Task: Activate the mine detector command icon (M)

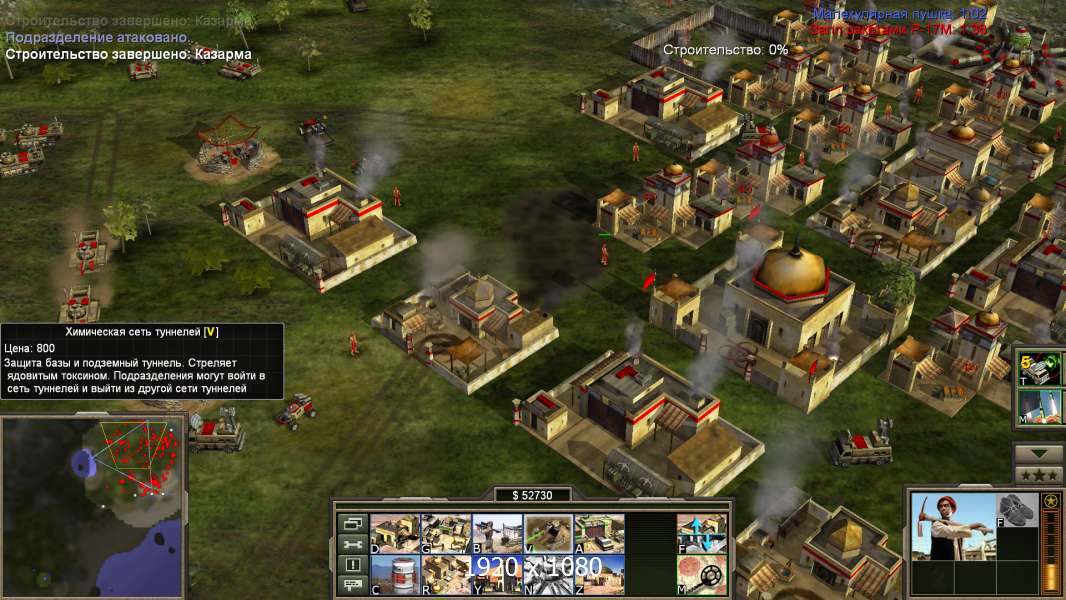Action: tap(701, 574)
